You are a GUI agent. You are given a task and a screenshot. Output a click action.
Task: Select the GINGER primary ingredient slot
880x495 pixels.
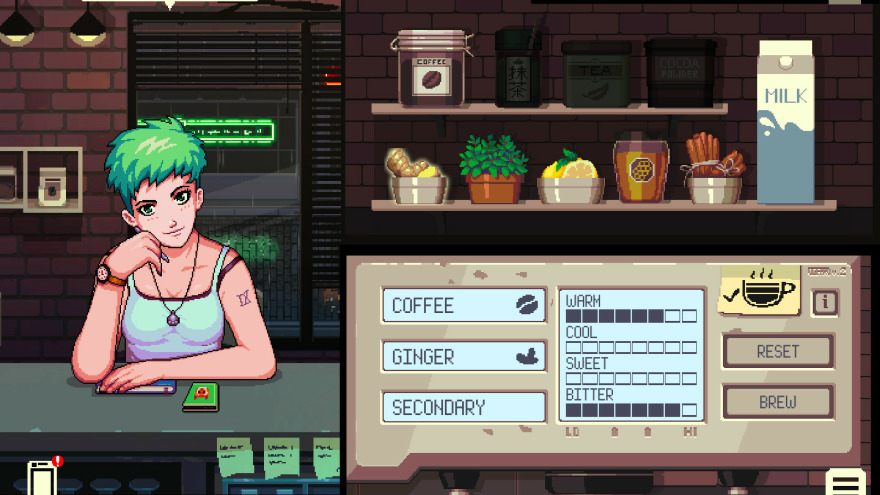coord(464,356)
